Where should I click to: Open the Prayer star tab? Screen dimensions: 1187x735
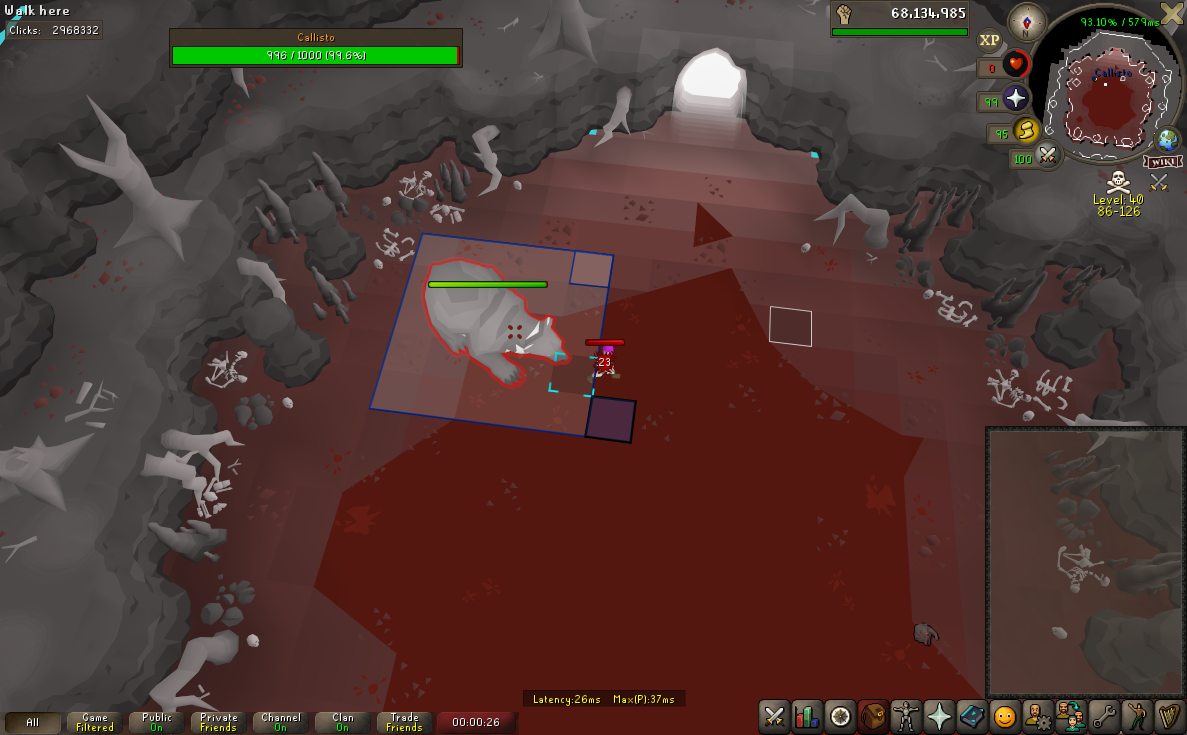coord(939,716)
